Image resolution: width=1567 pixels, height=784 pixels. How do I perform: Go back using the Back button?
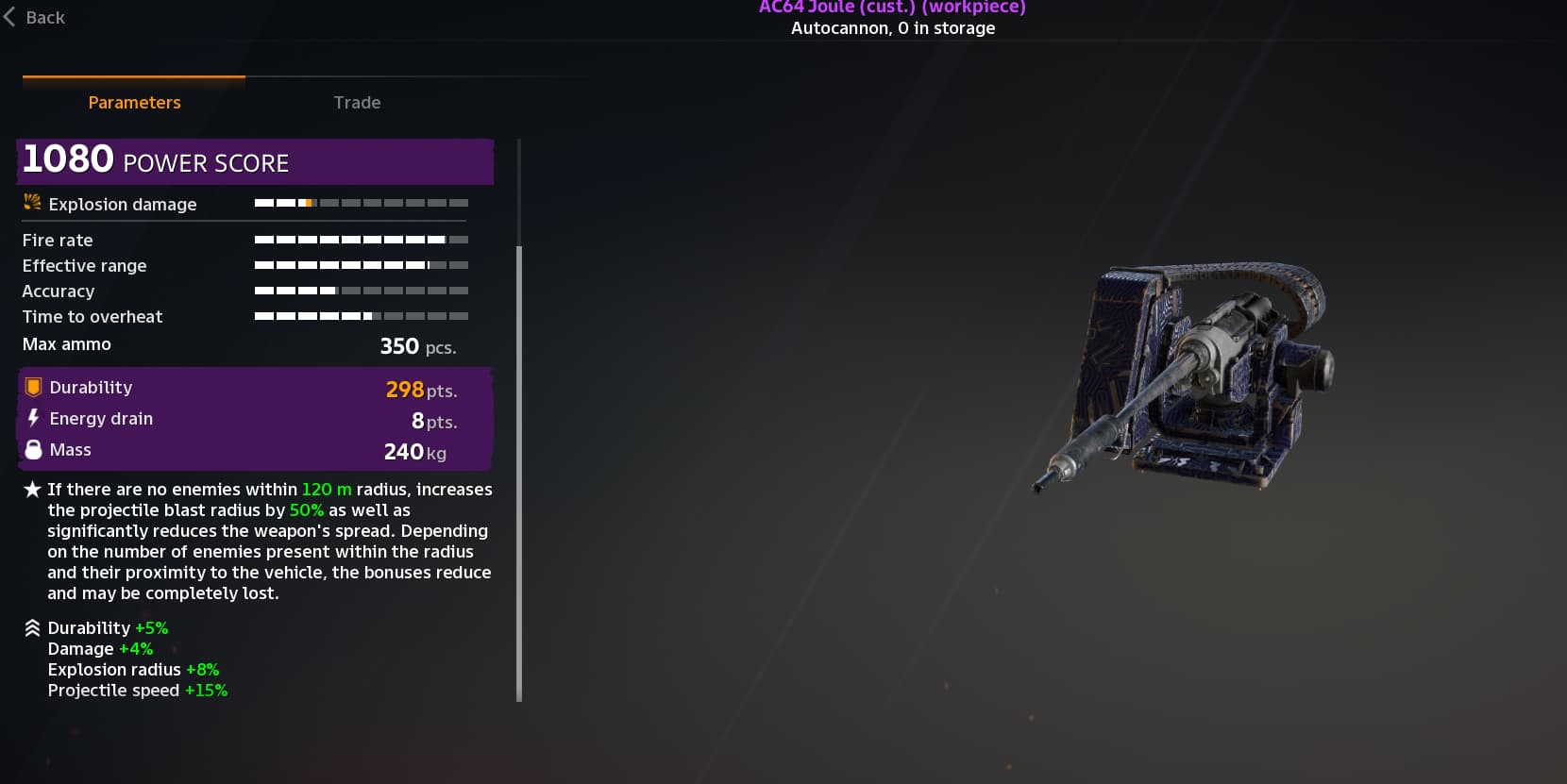tap(35, 17)
